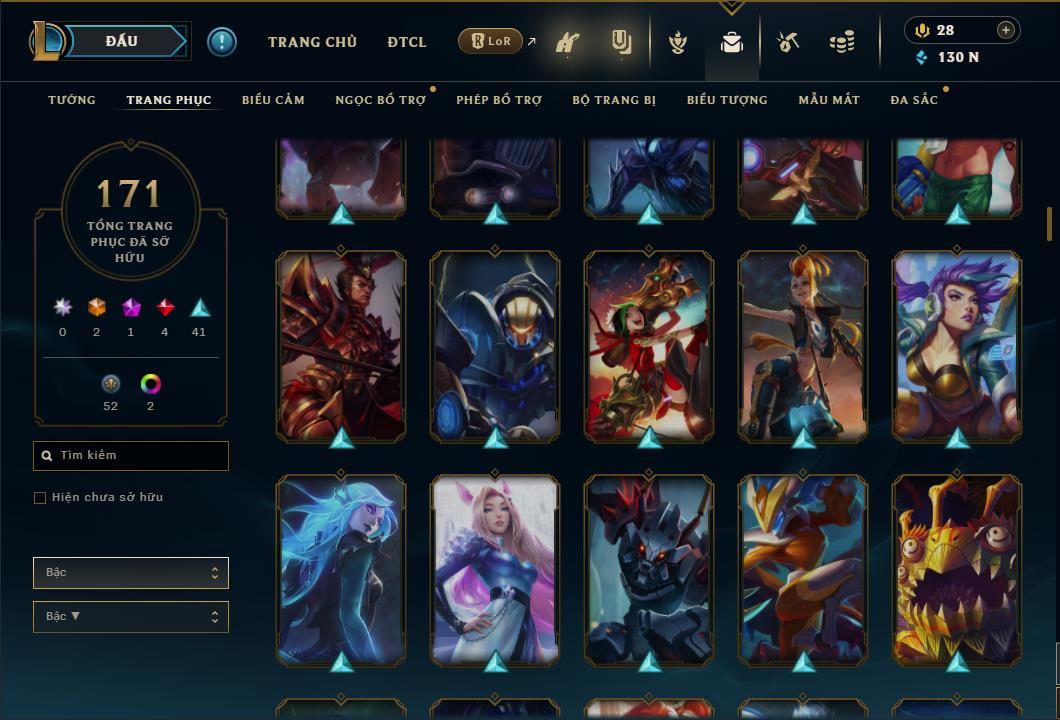This screenshot has width=1060, height=720.
Task: Open the BIỂU TƯỢNG tab
Action: coord(727,100)
